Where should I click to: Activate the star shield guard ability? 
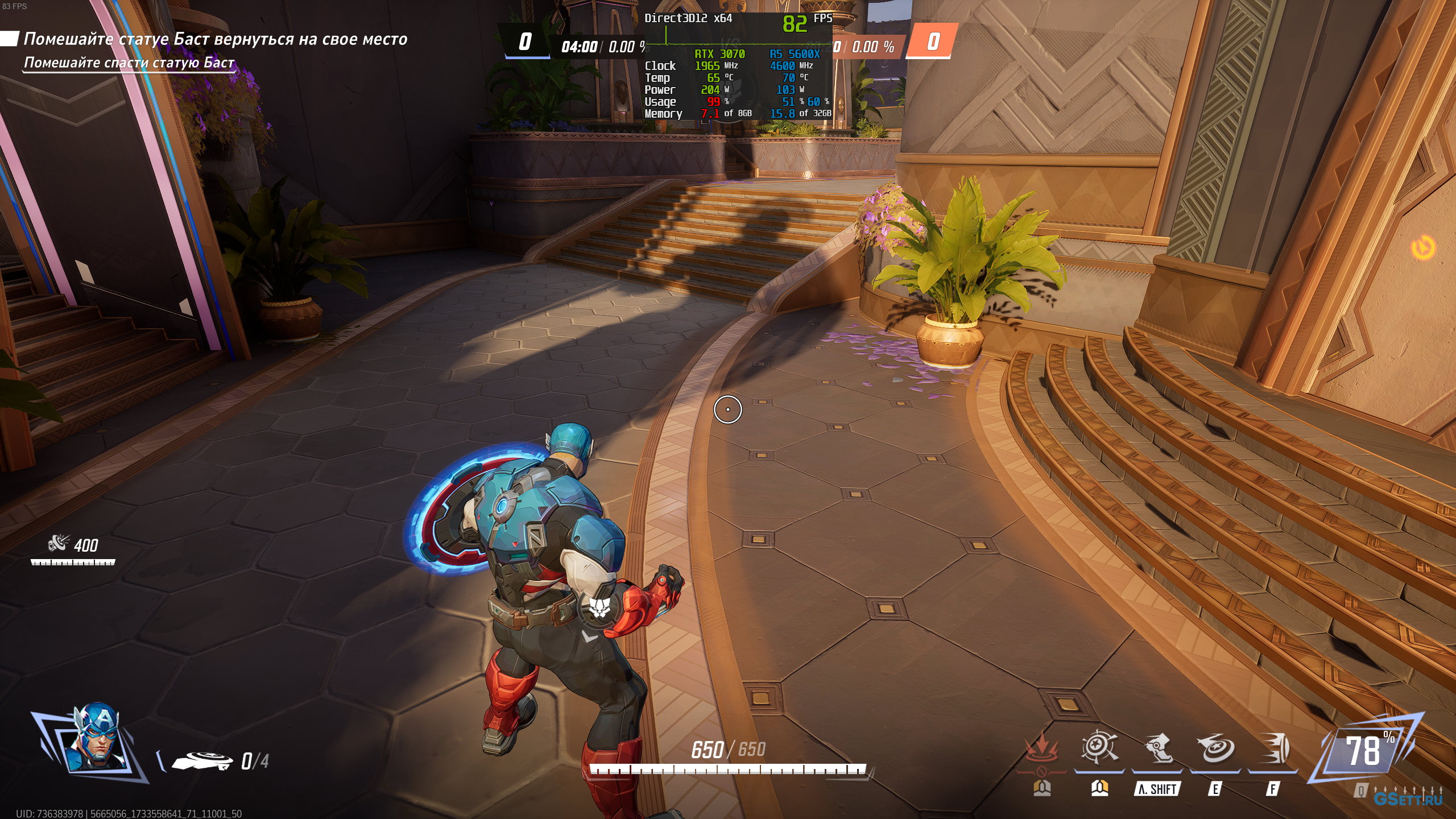[1099, 748]
